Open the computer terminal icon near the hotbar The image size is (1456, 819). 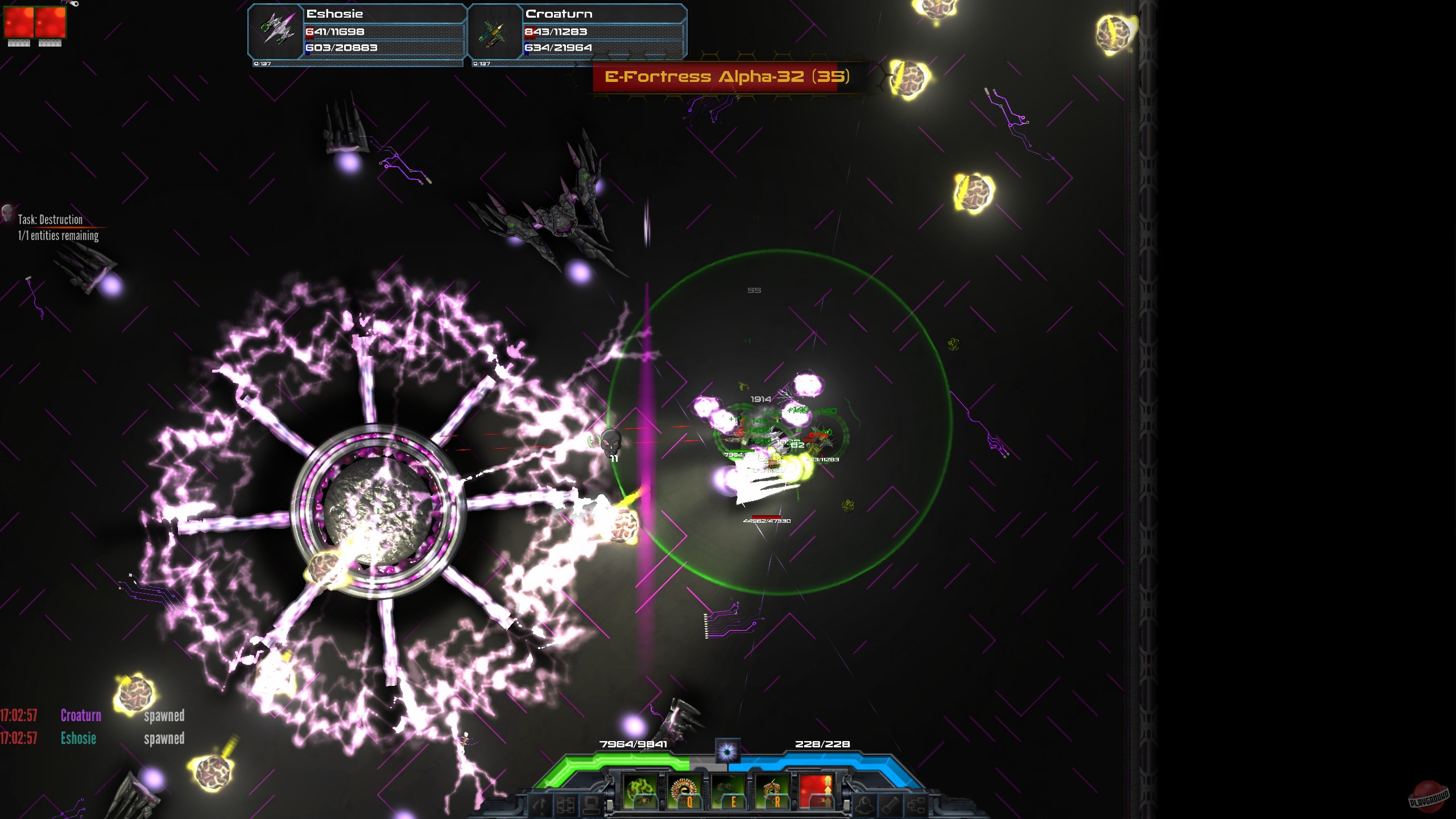(591, 806)
